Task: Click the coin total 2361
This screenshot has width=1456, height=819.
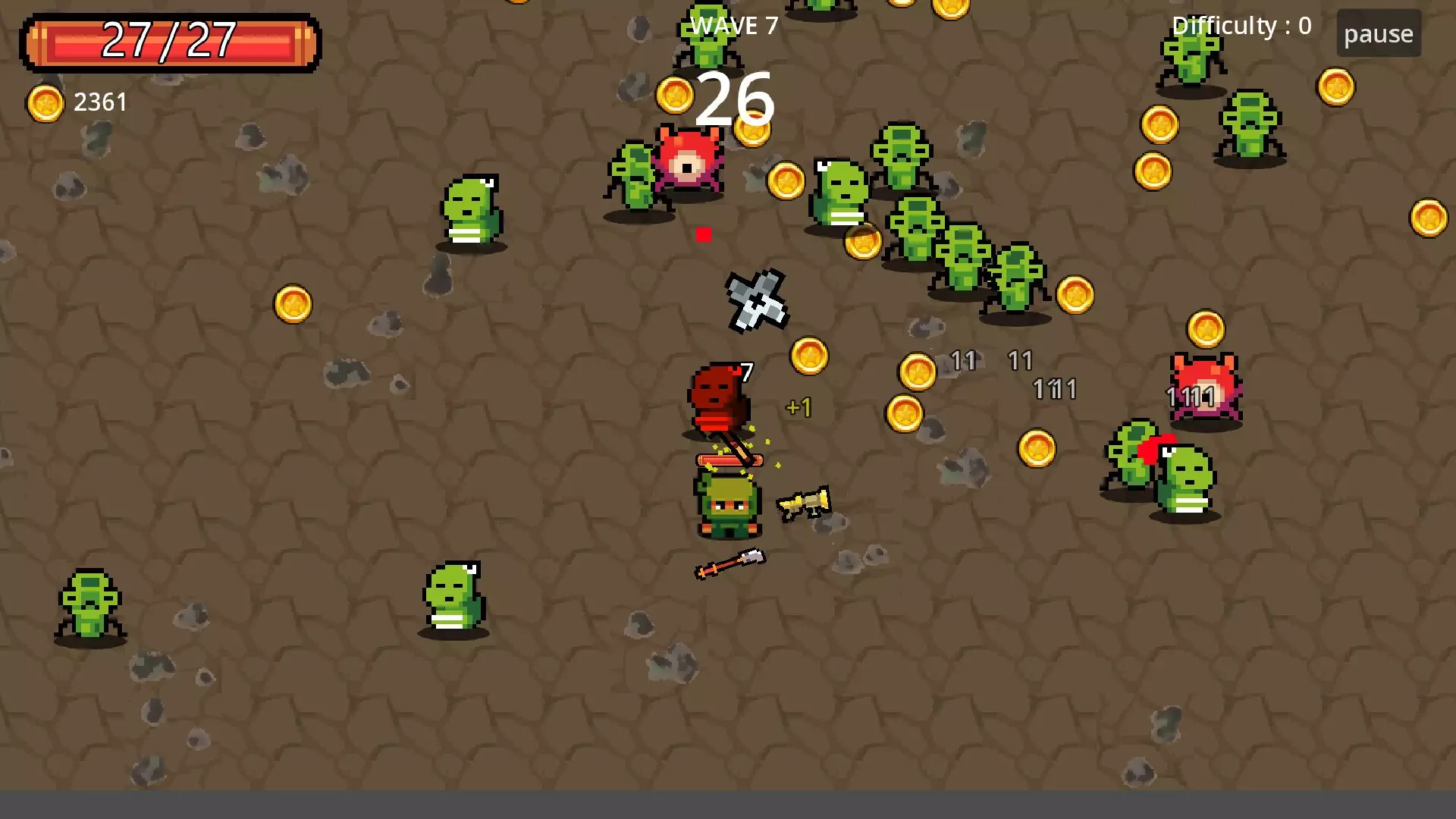Action: tap(99, 102)
